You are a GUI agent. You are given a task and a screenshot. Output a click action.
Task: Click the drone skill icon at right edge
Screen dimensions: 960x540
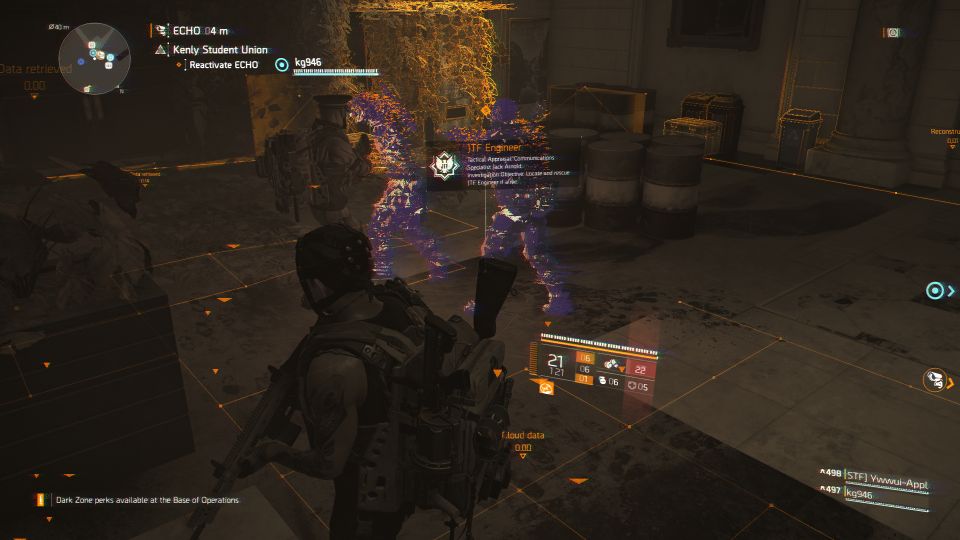(936, 379)
